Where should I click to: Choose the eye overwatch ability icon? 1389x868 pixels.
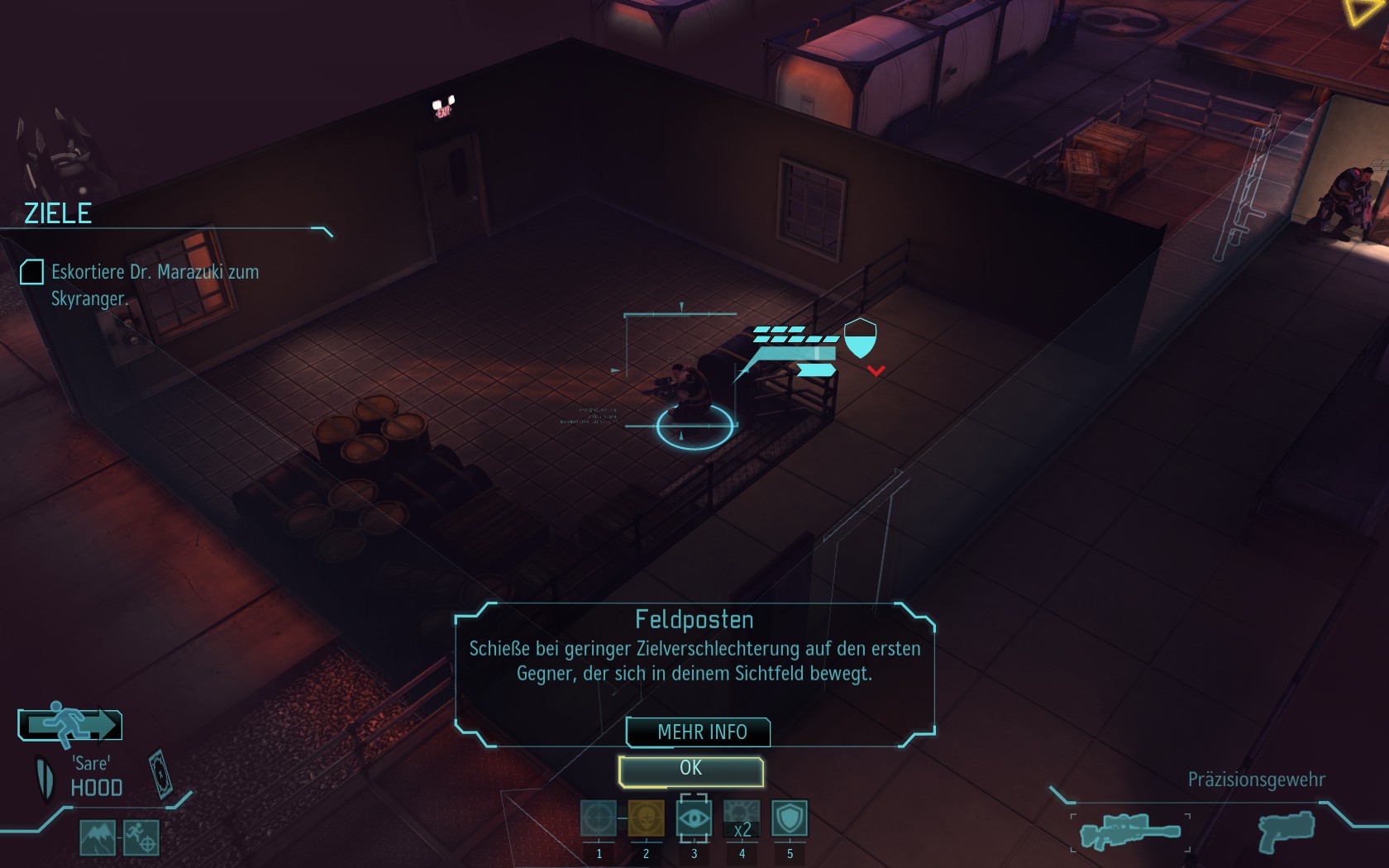click(694, 818)
